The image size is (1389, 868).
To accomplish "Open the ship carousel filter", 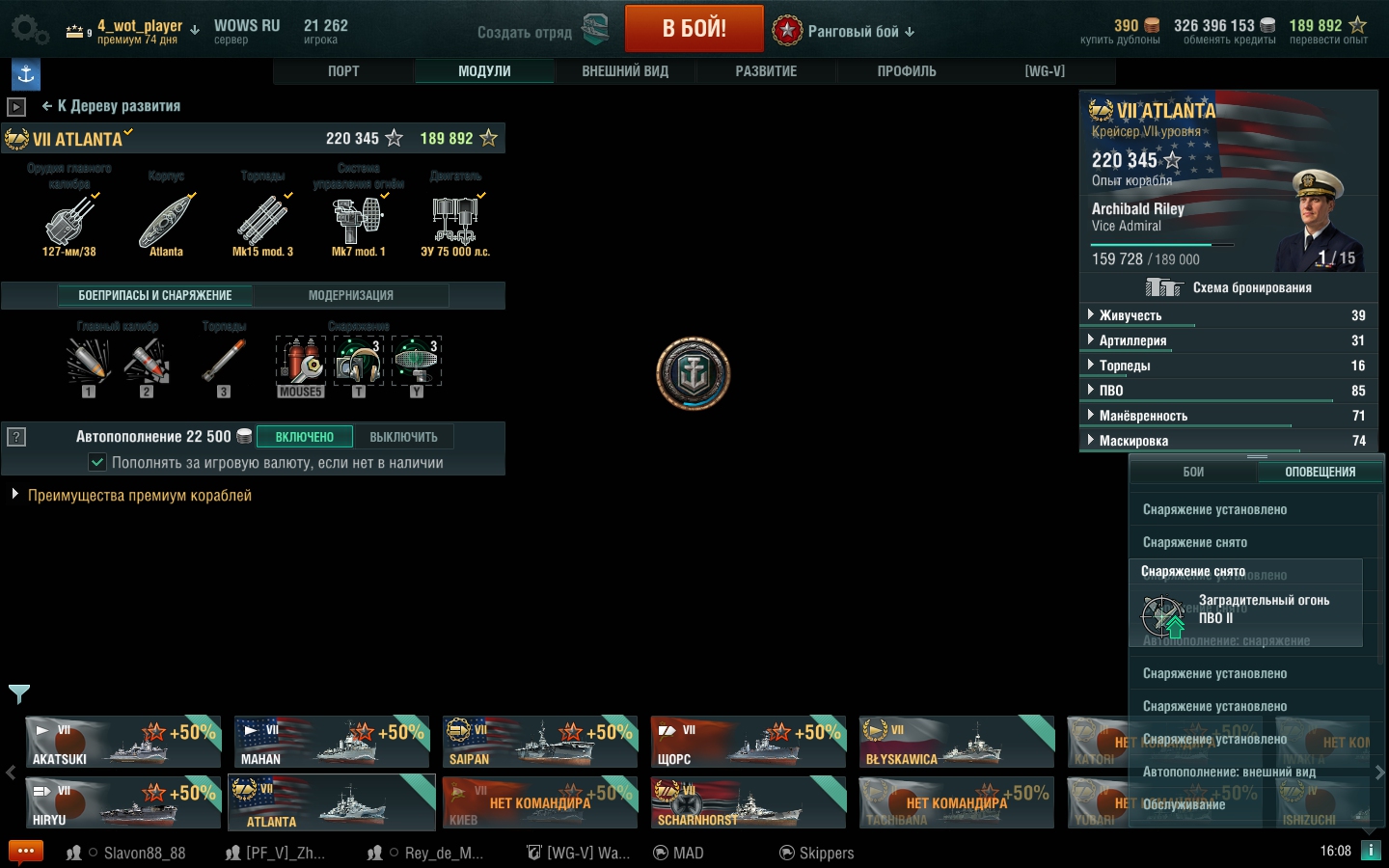I will pyautogui.click(x=19, y=692).
